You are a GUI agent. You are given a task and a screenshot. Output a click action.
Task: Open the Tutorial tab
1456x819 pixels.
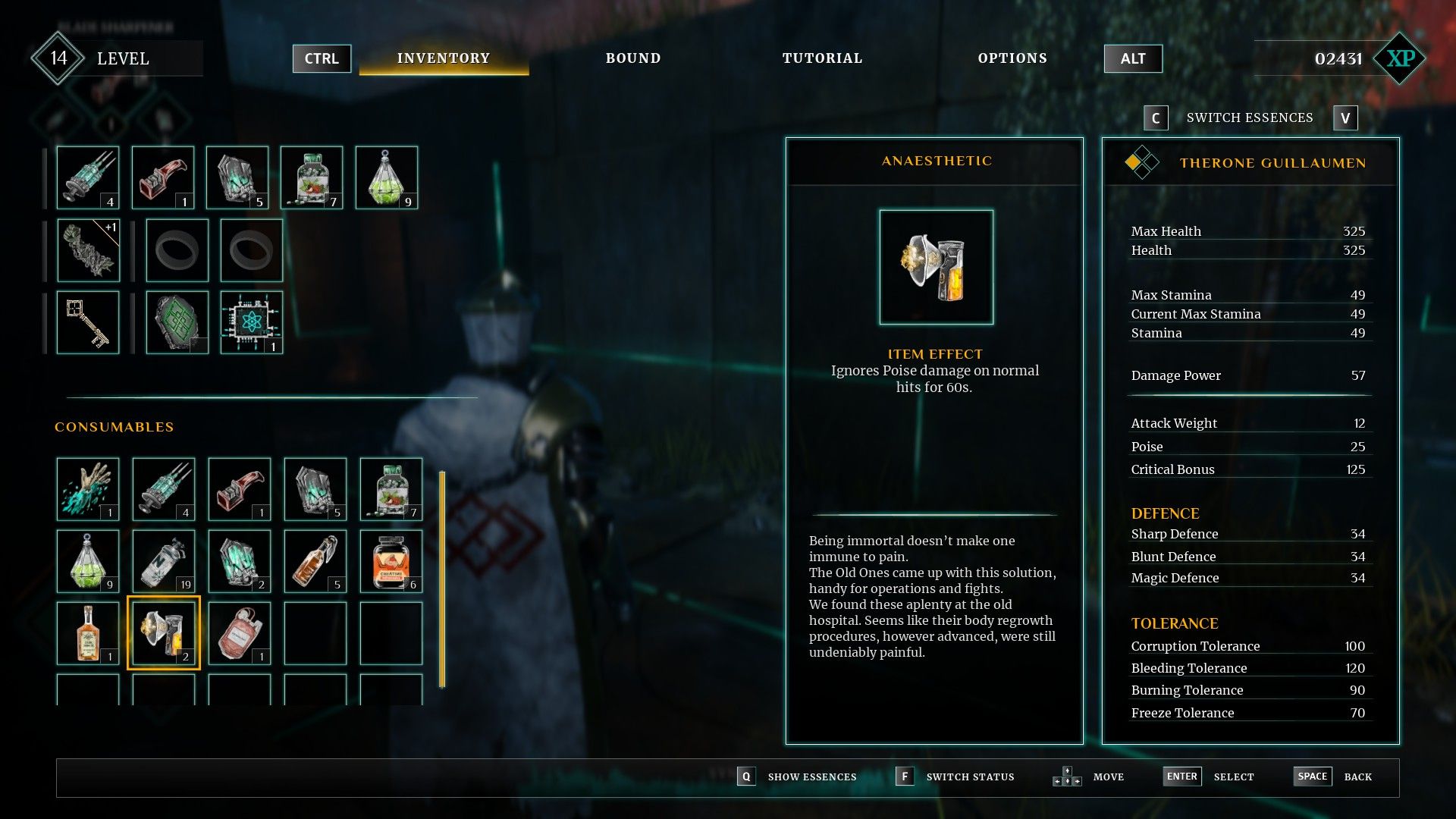822,58
